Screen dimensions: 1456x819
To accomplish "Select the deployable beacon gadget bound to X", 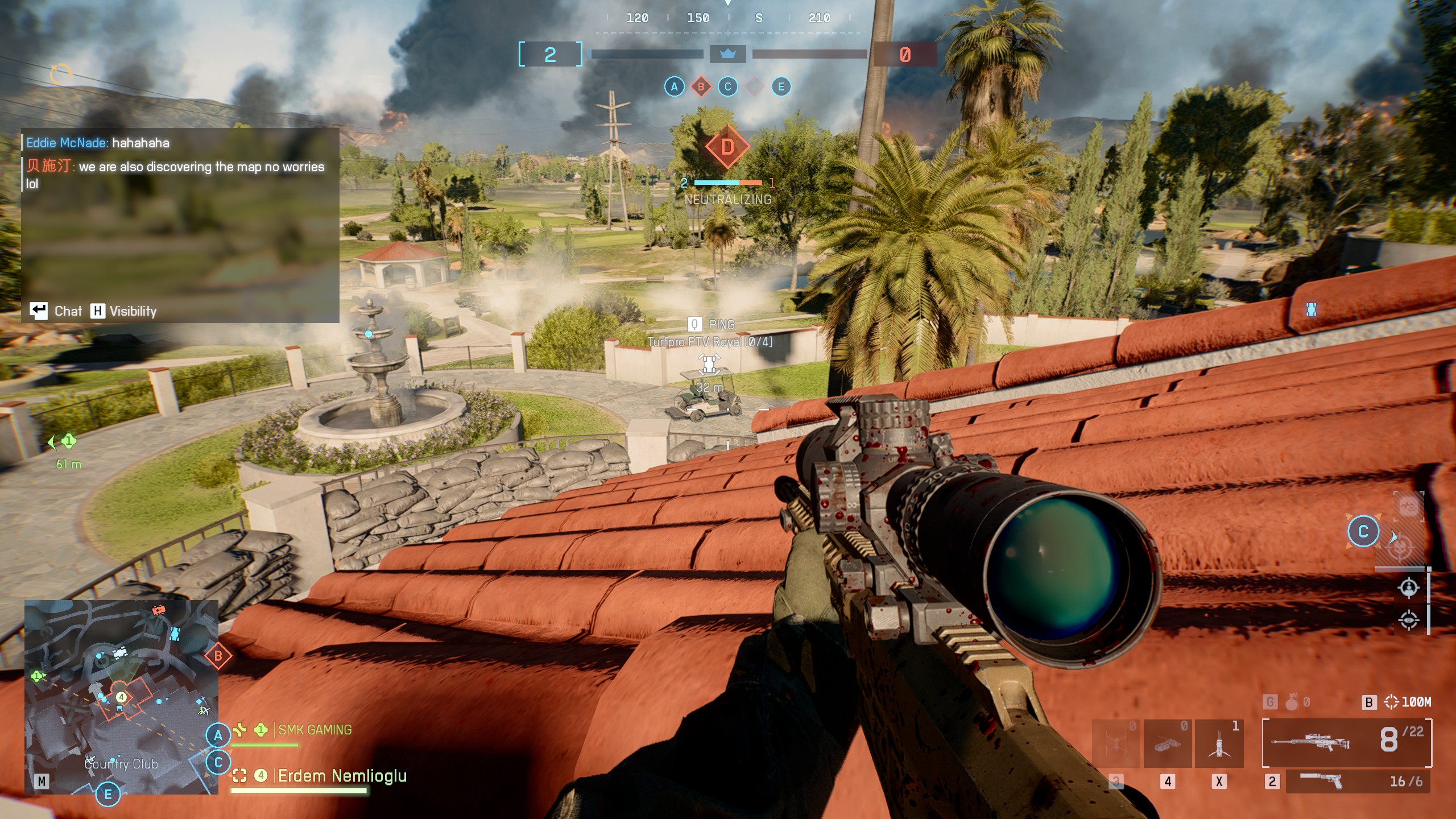I will point(1219,742).
